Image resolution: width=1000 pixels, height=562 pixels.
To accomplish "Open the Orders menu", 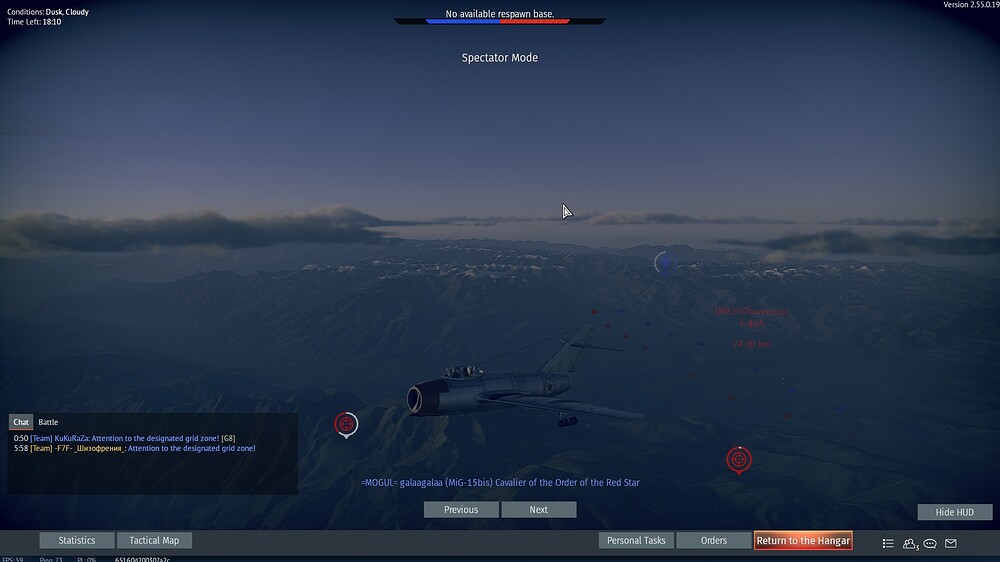I will pos(714,540).
